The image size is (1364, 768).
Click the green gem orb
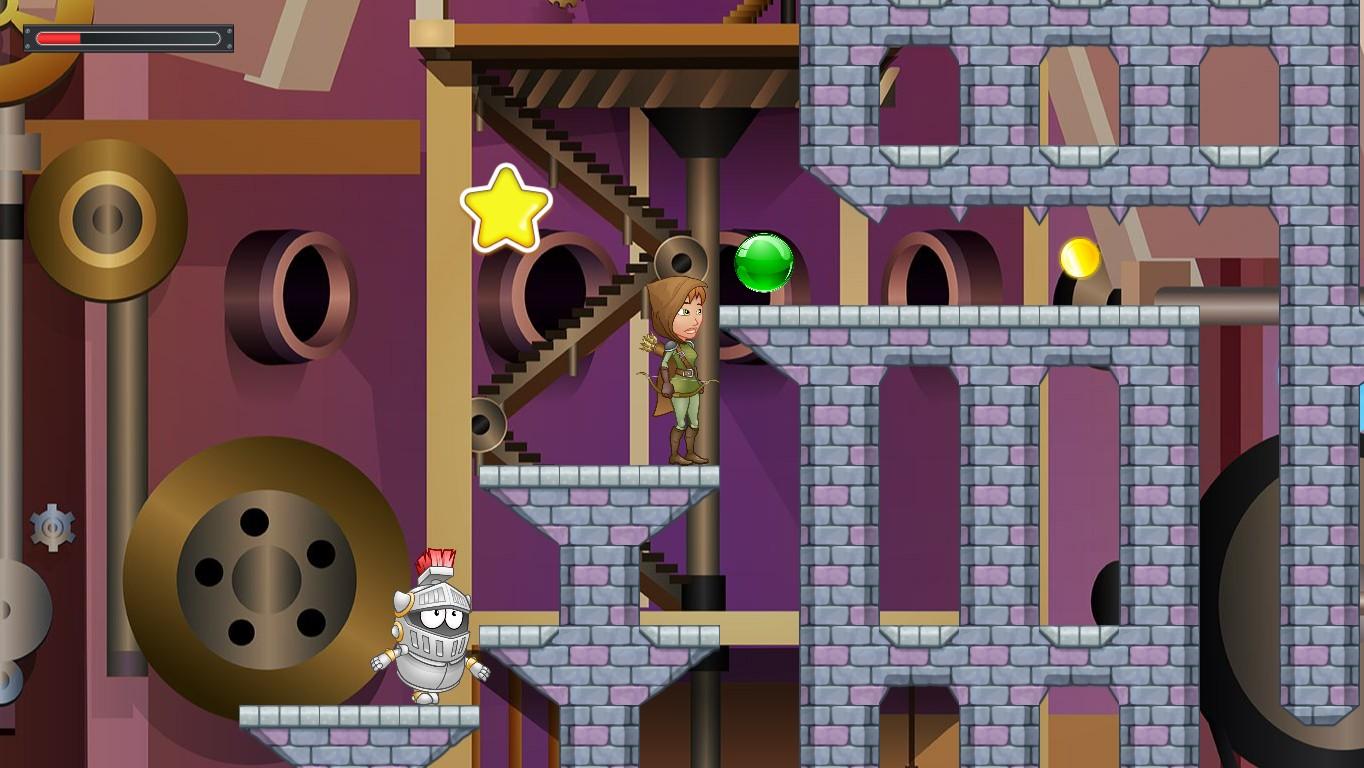coord(764,264)
